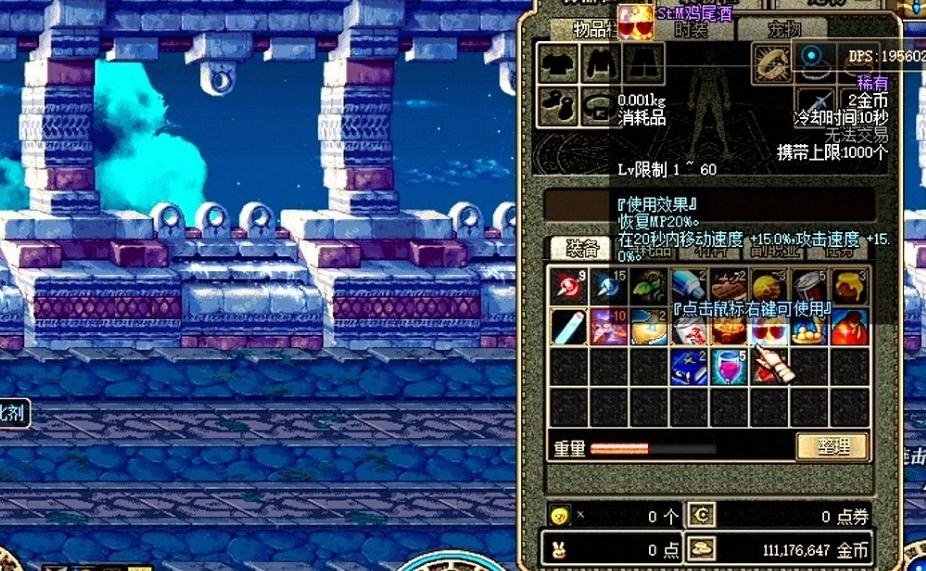The height and width of the screenshot is (571, 926).
Task: Open the 时装 costume tab
Action: point(691,30)
